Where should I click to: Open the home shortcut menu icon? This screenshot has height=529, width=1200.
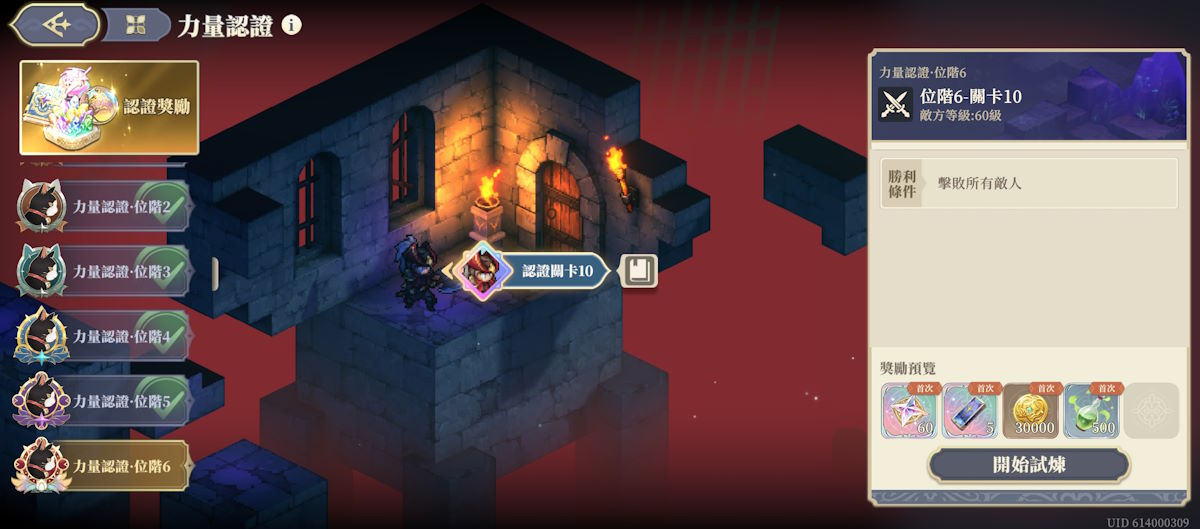[x=135, y=25]
